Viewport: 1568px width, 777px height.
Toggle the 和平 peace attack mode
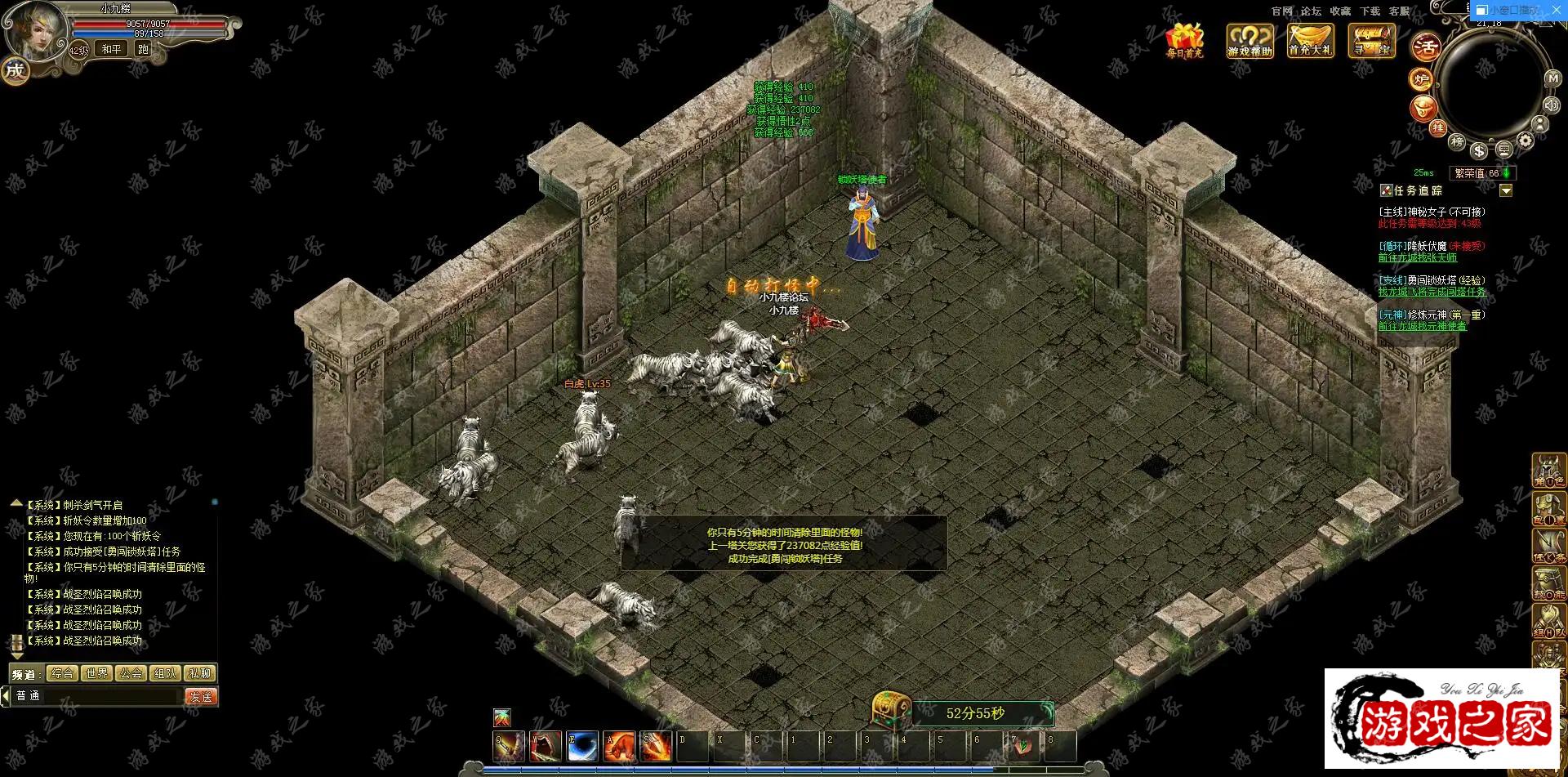(x=111, y=49)
